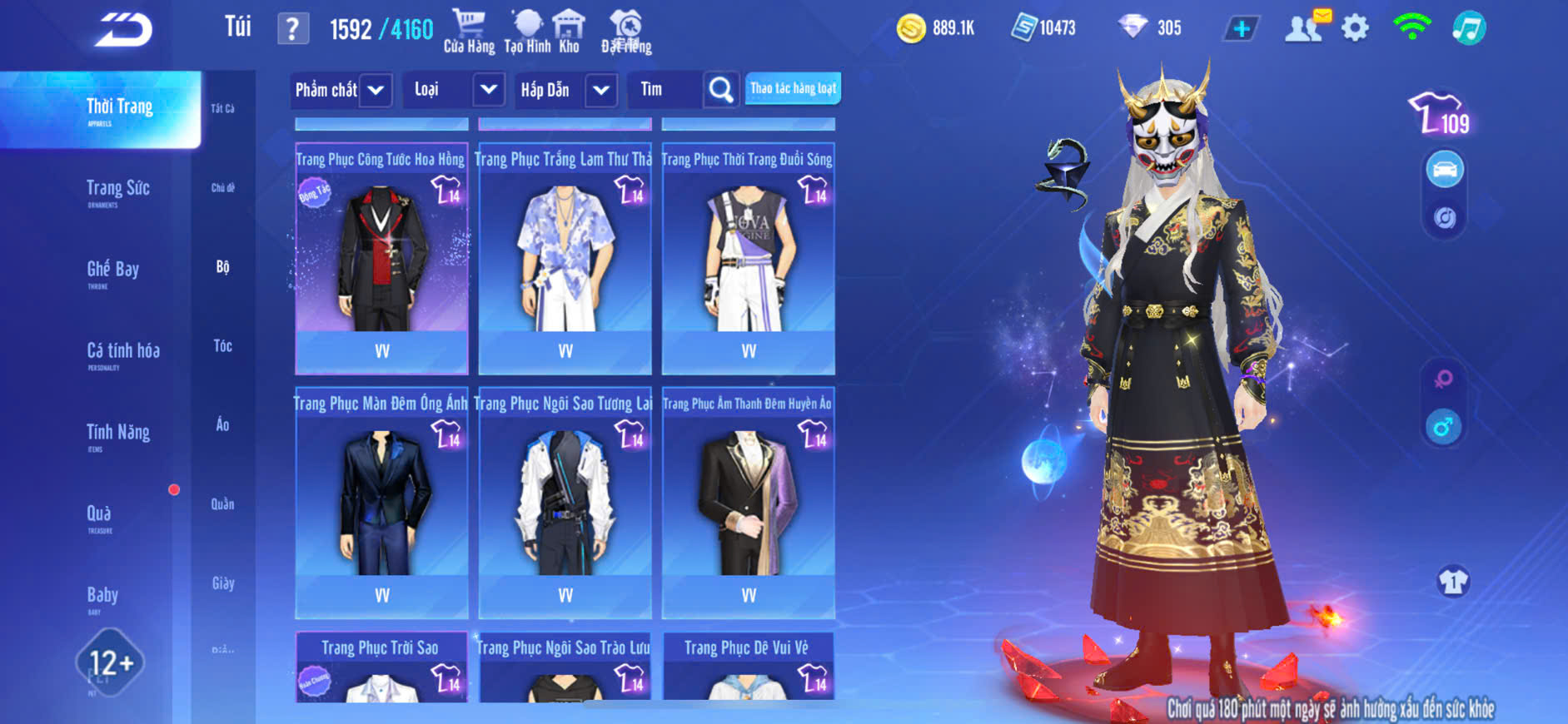Switch to the Trang Sức tab

(117, 190)
